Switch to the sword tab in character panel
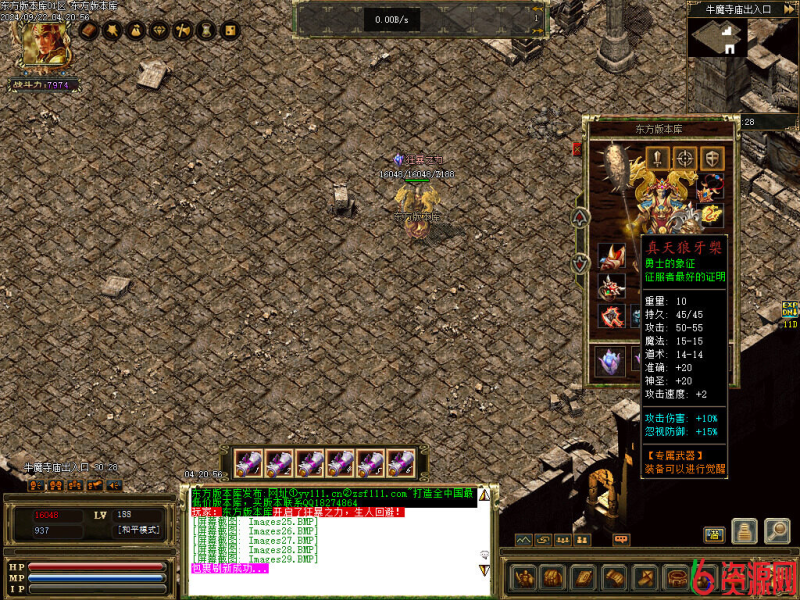800x600 pixels. pyautogui.click(x=658, y=157)
